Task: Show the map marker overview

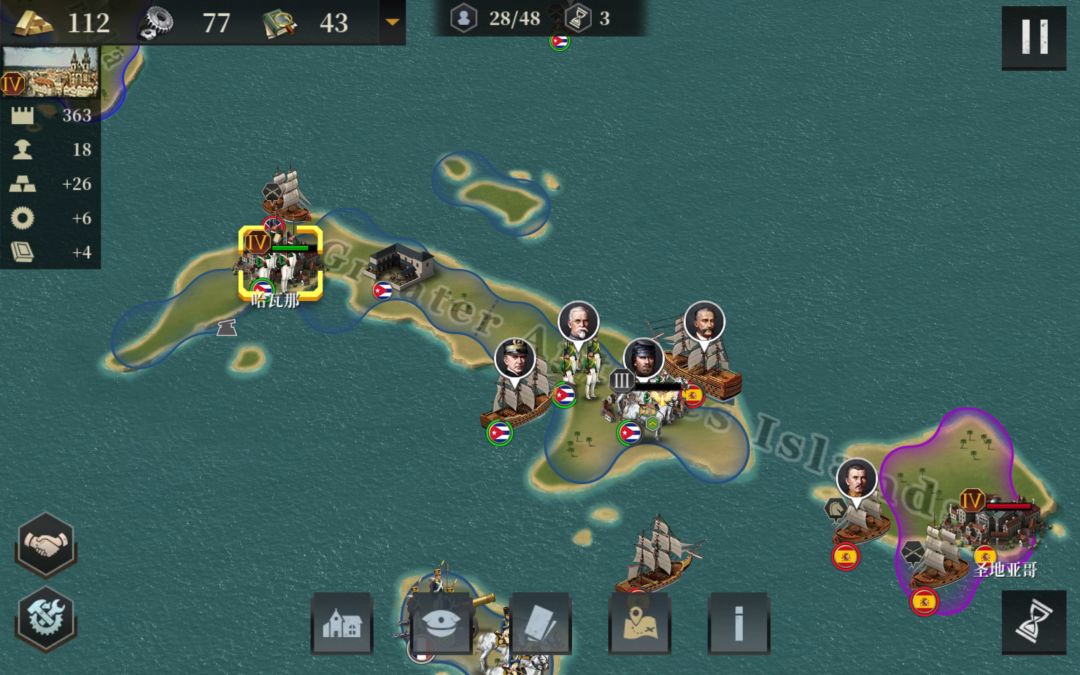Action: (x=640, y=623)
